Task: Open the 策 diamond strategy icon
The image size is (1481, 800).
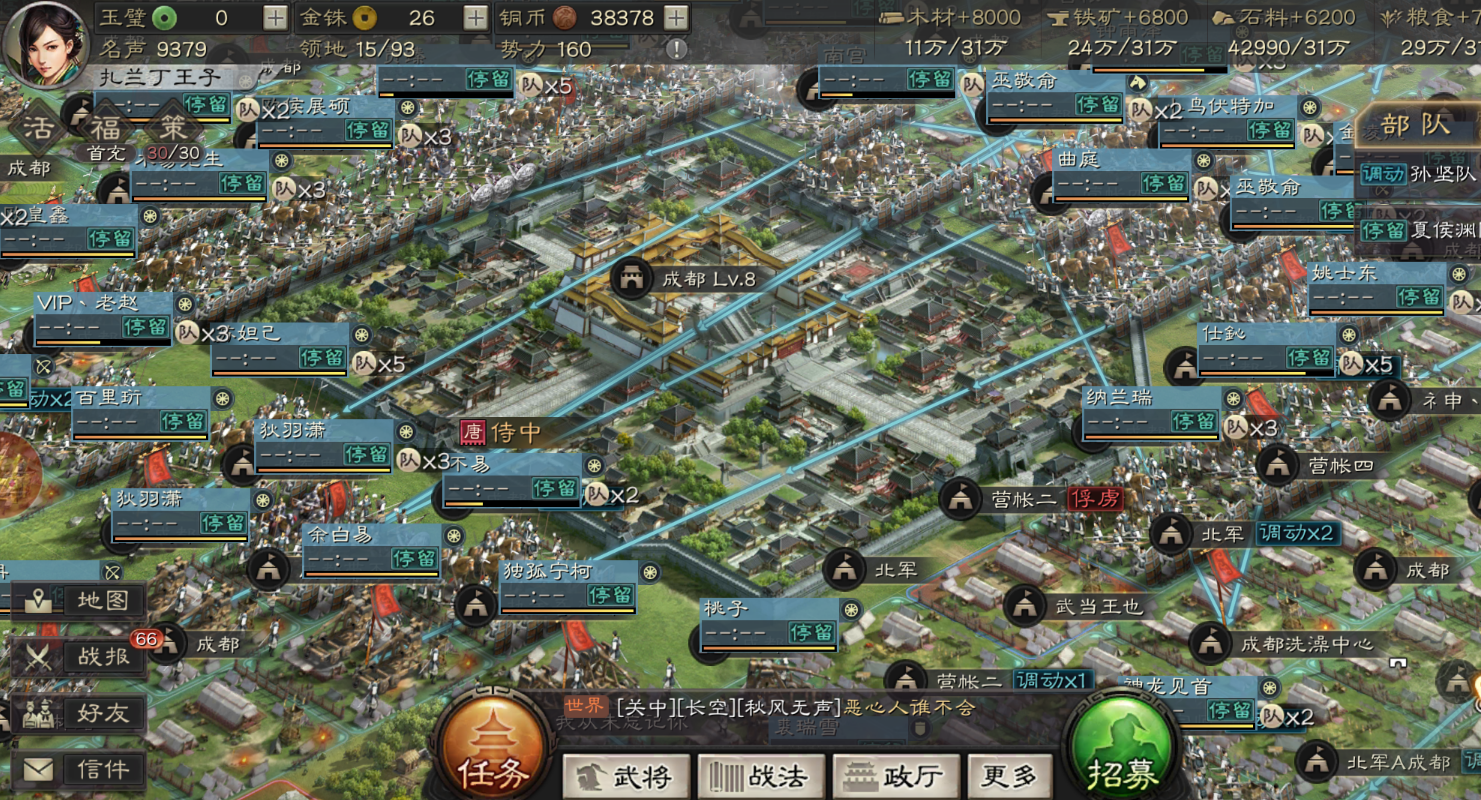Action: click(173, 127)
